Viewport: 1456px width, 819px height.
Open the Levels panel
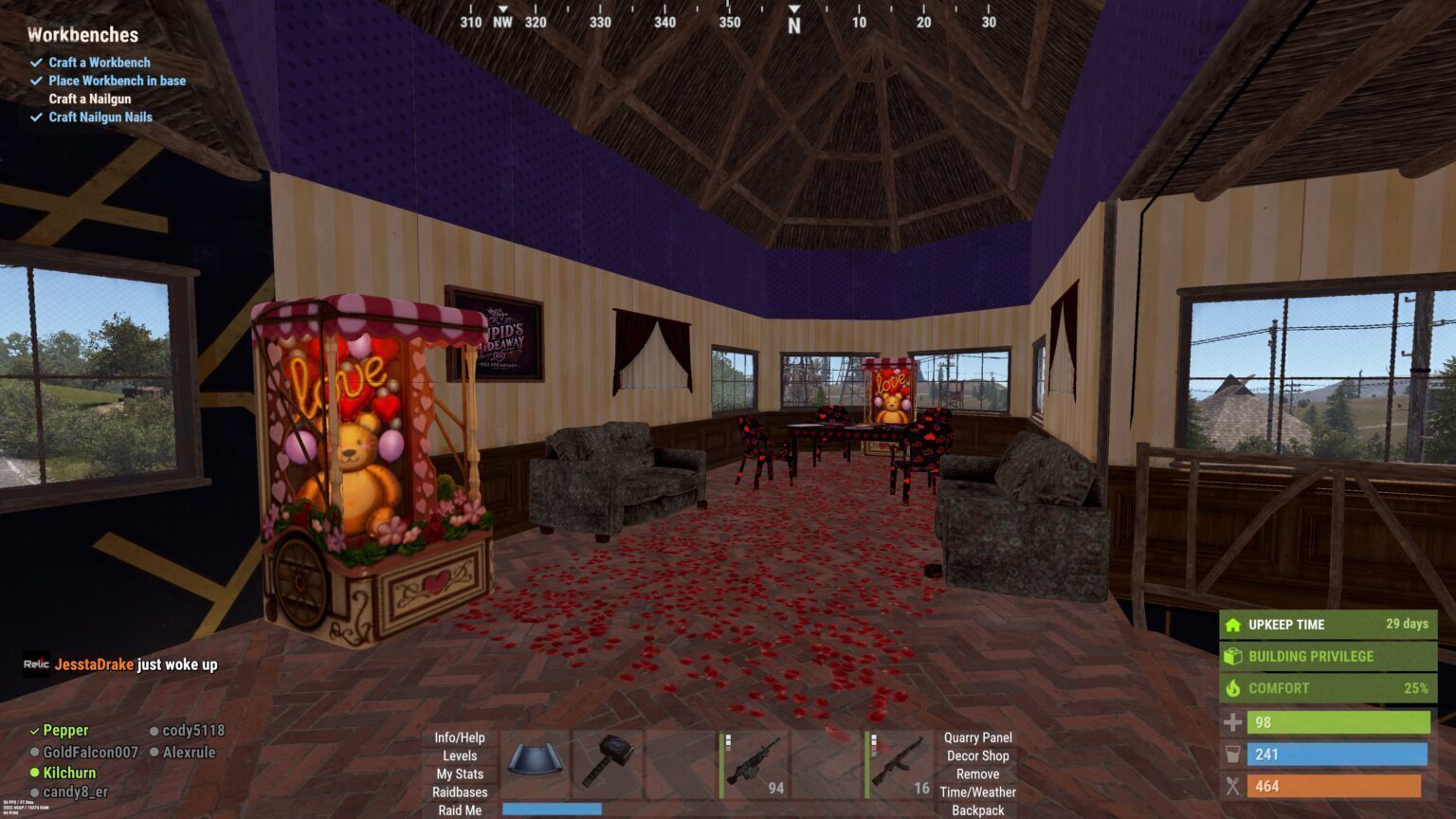coord(460,755)
